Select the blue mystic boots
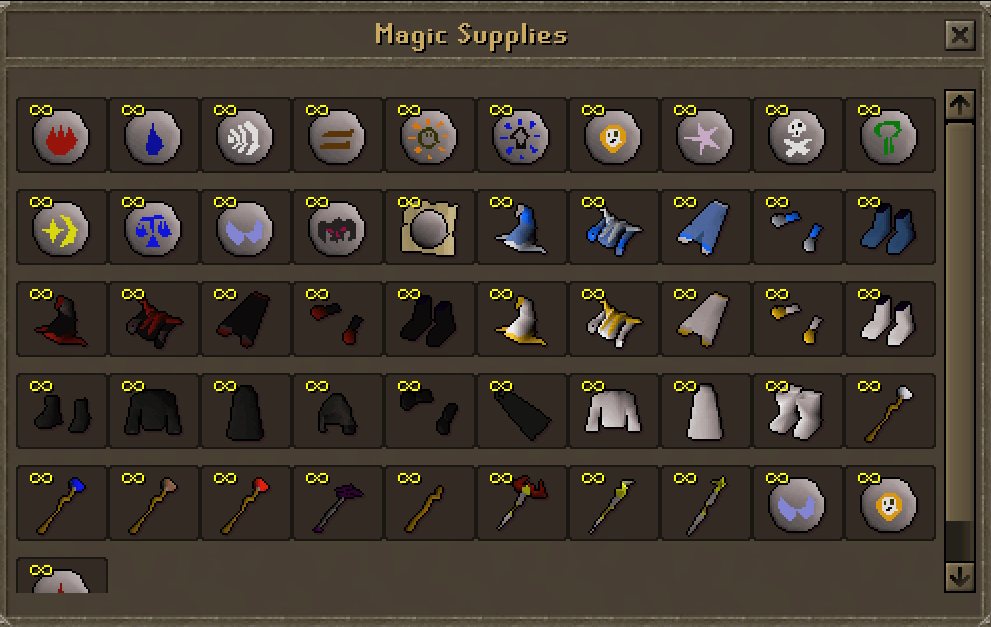The width and height of the screenshot is (991, 627). coord(889,228)
